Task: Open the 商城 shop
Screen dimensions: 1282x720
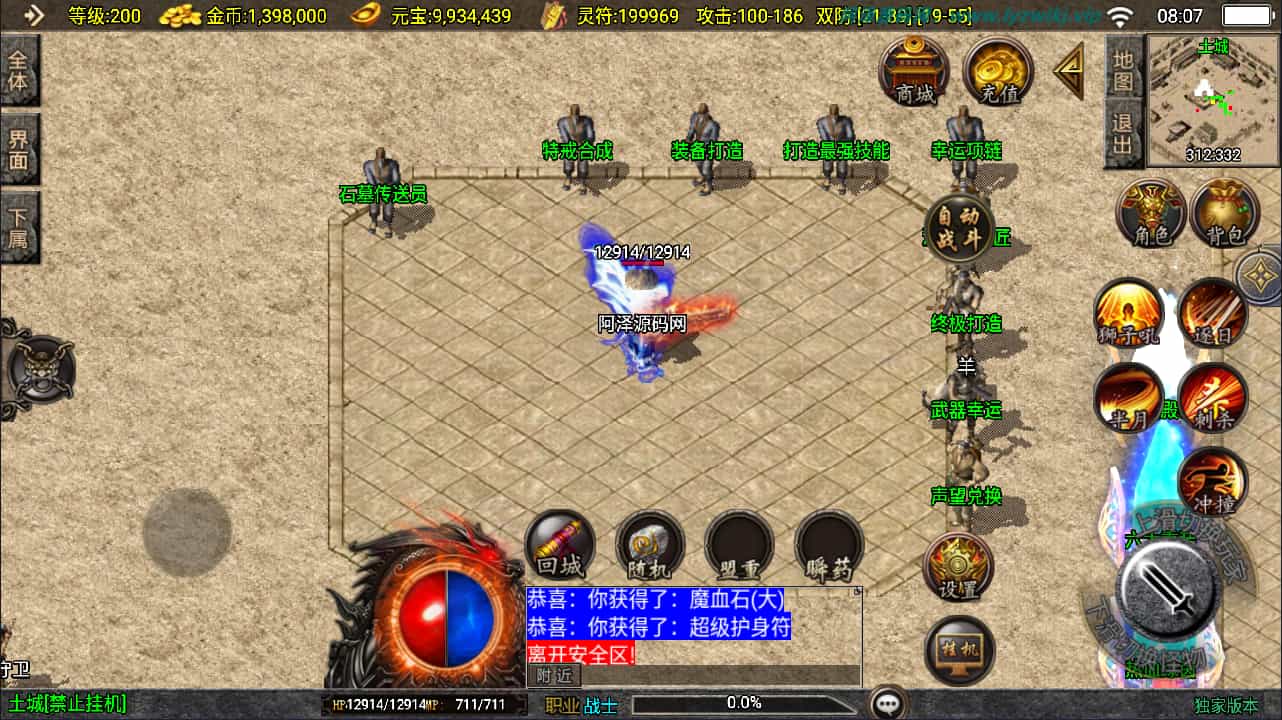Action: [914, 71]
